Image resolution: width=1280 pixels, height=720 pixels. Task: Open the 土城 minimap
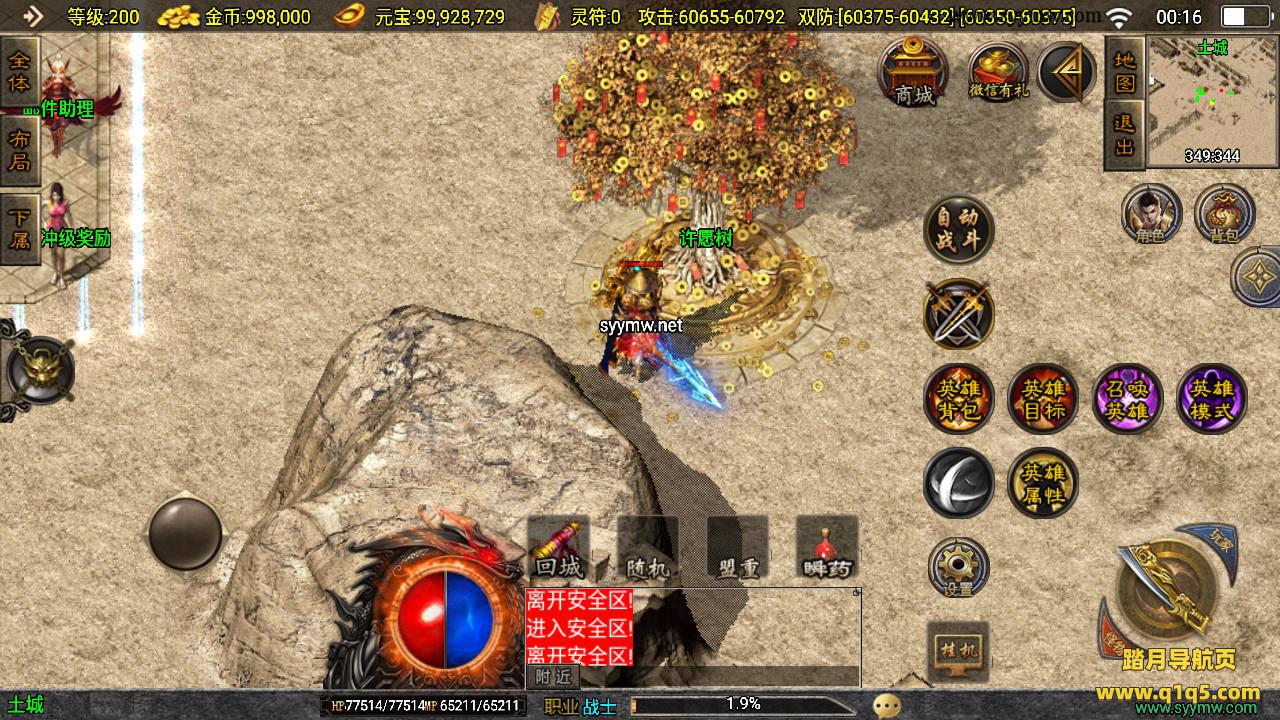pos(1212,100)
